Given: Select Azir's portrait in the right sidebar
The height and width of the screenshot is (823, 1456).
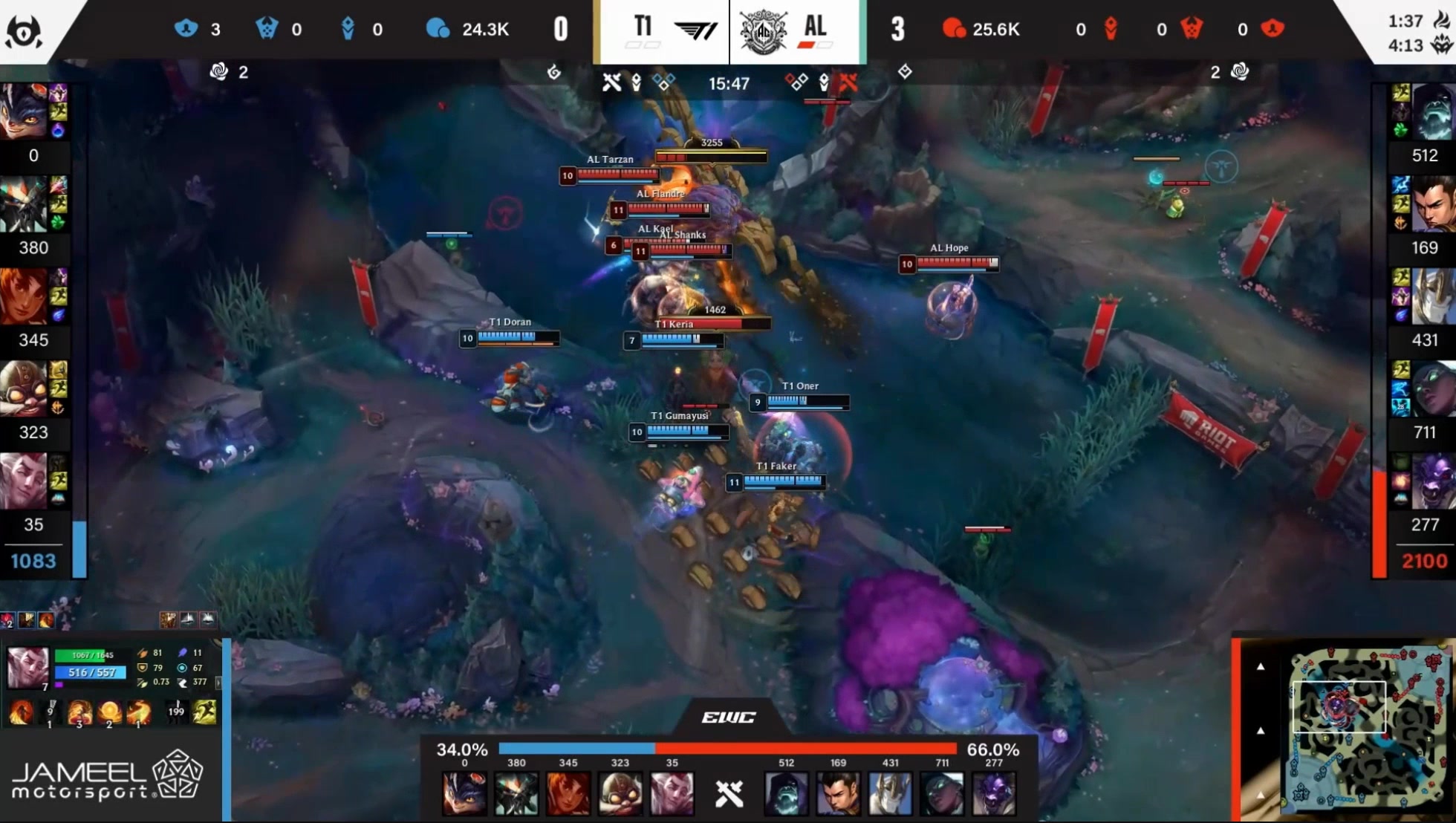Looking at the screenshot, I should [x=1431, y=296].
